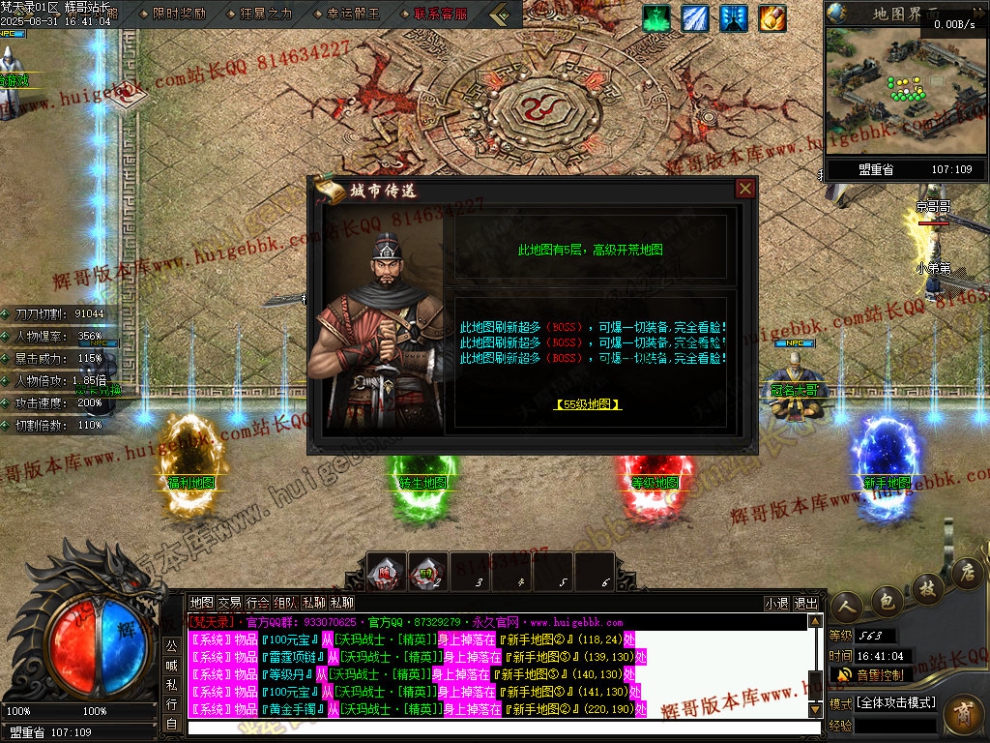This screenshot has width=990, height=743.
Task: Choose the 【55级地图】 teleport link
Action: [x=587, y=405]
